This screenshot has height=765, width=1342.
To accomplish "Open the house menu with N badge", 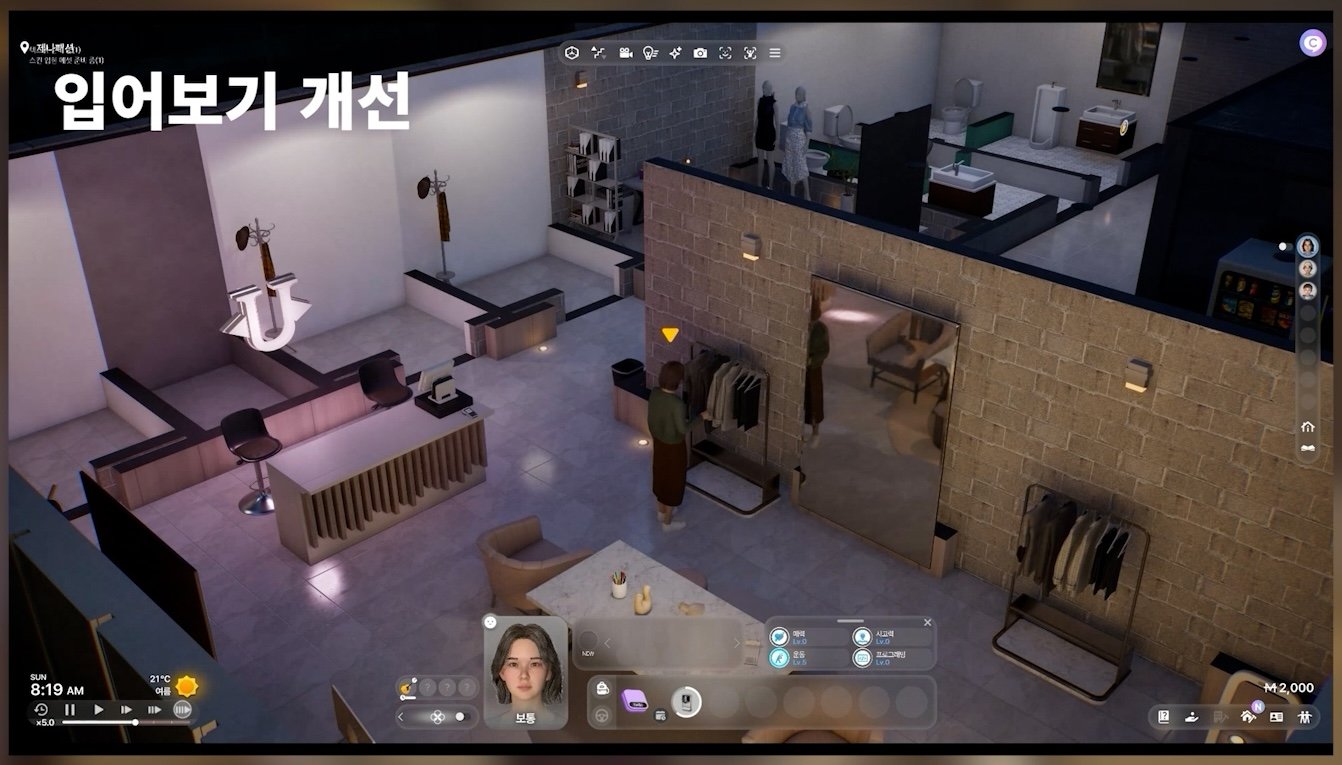I will [x=1247, y=716].
